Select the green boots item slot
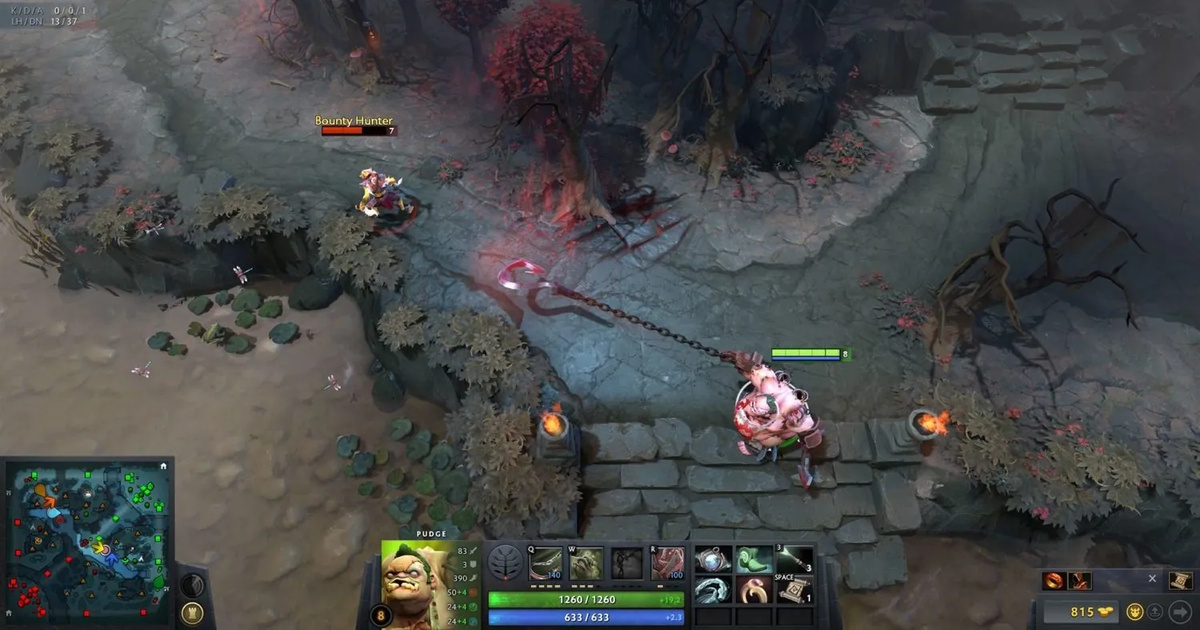1200x630 pixels. 751,560
